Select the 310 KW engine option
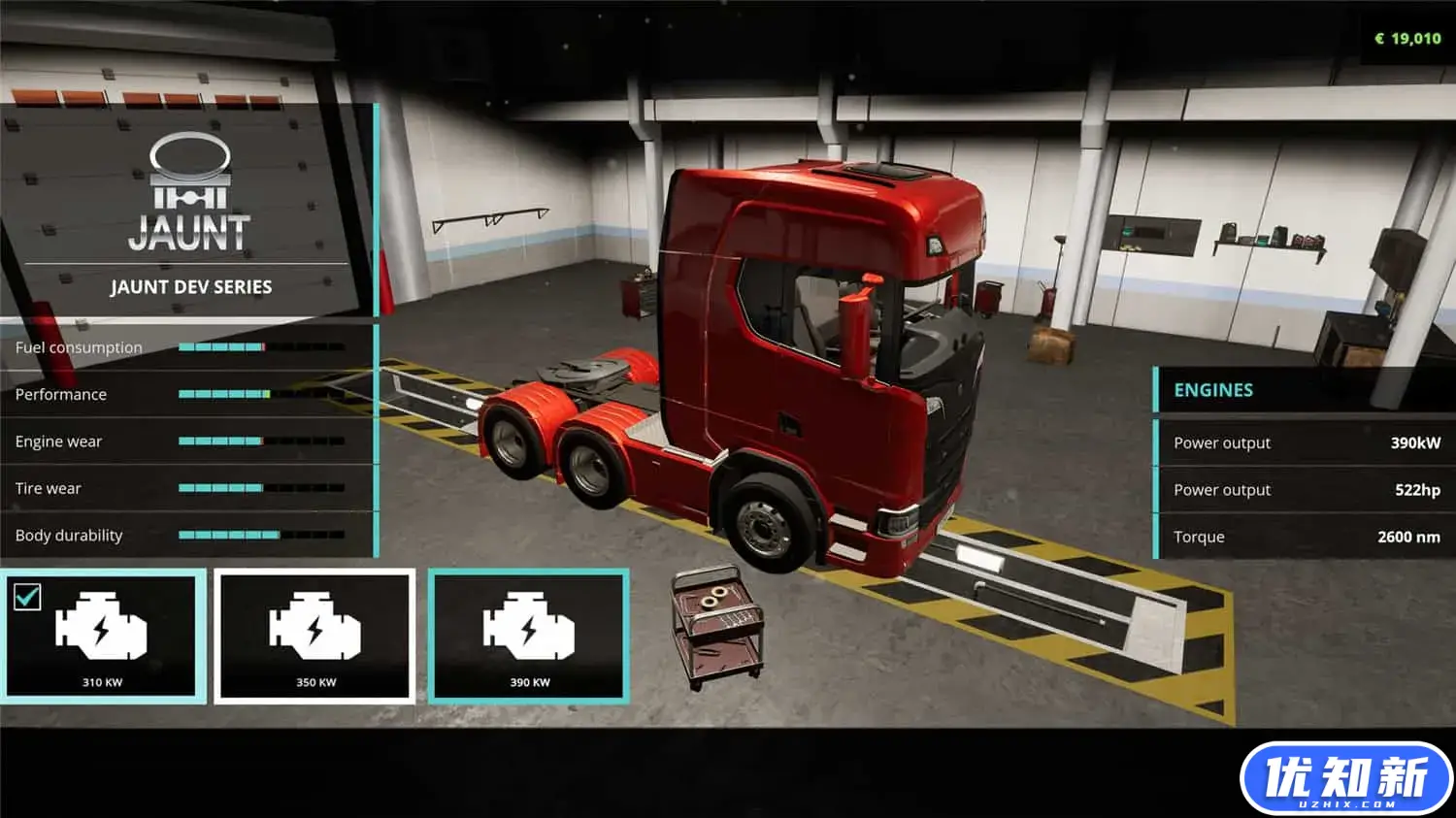The width and height of the screenshot is (1456, 818). tap(103, 636)
